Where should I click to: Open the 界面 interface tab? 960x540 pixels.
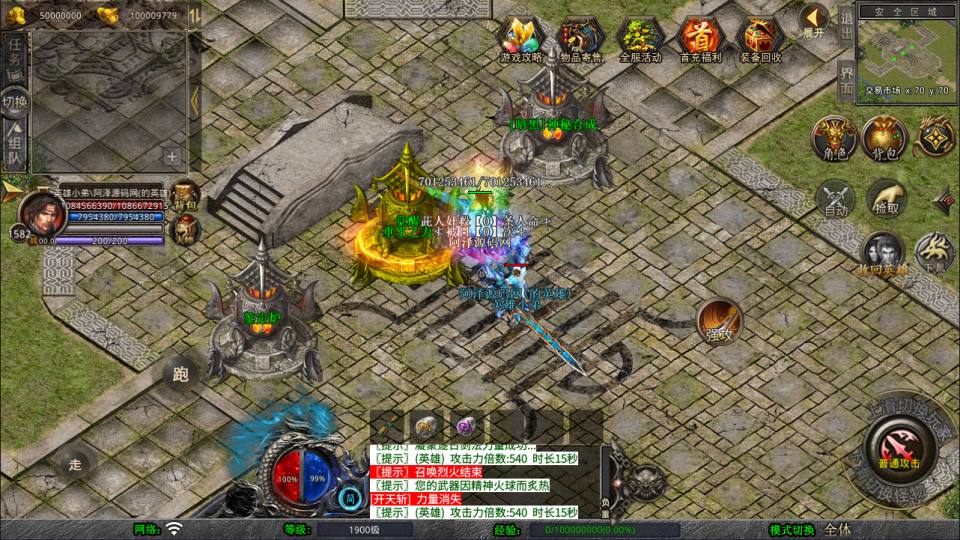[x=846, y=80]
